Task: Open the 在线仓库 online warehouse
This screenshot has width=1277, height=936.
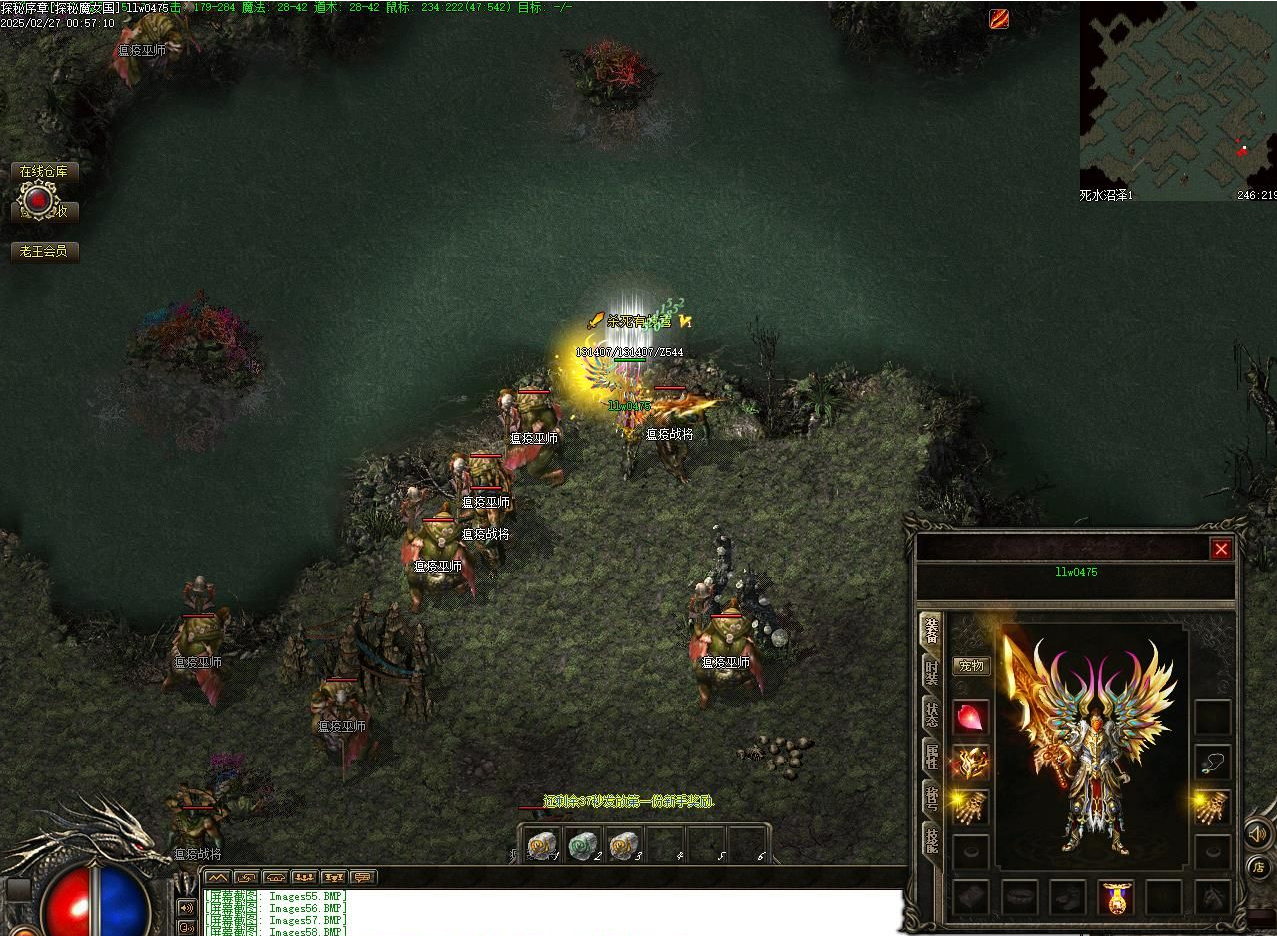Action: 44,171
